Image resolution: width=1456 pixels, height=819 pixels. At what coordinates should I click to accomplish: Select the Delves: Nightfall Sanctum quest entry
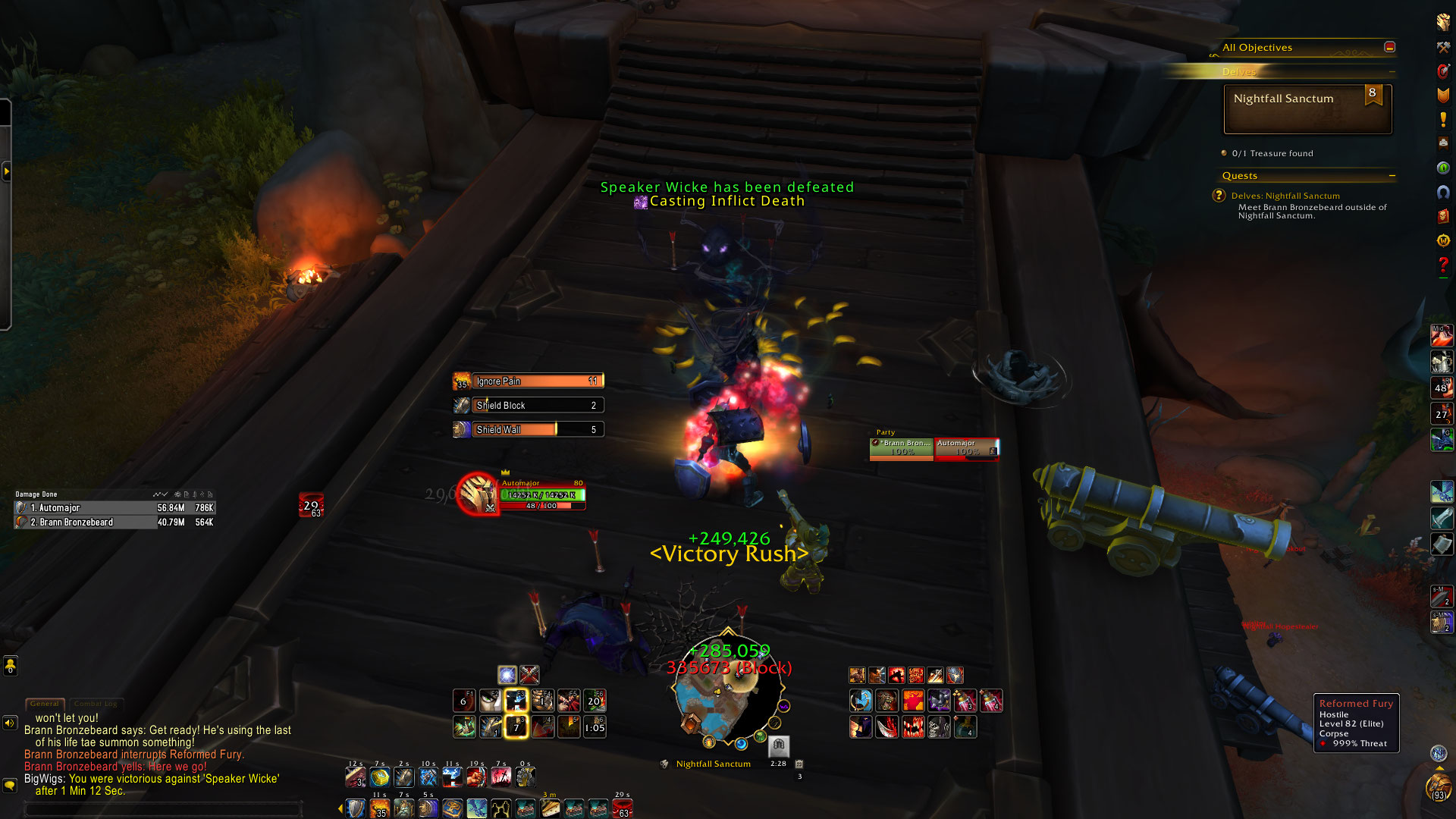(1285, 196)
